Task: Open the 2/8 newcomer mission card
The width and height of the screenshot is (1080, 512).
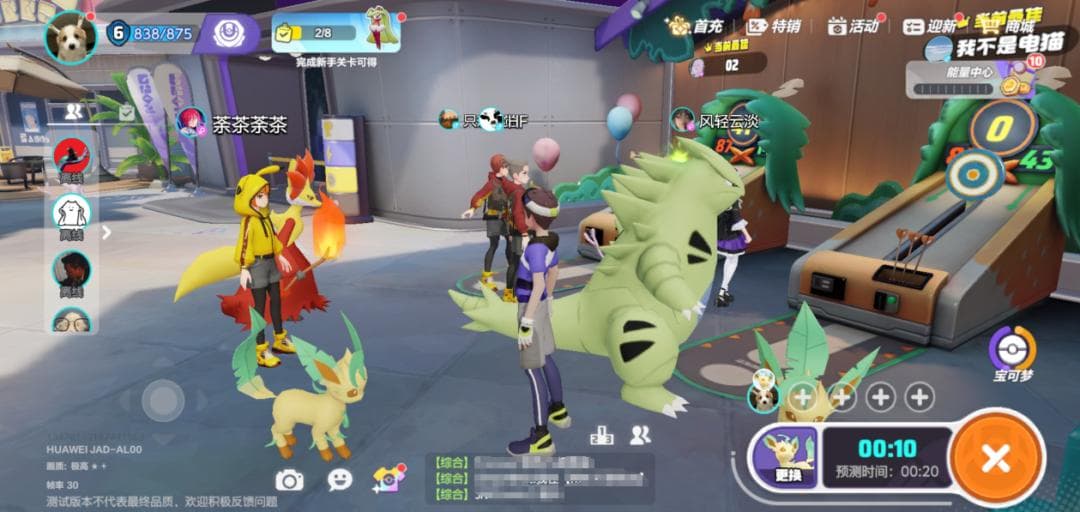Action: [x=336, y=33]
